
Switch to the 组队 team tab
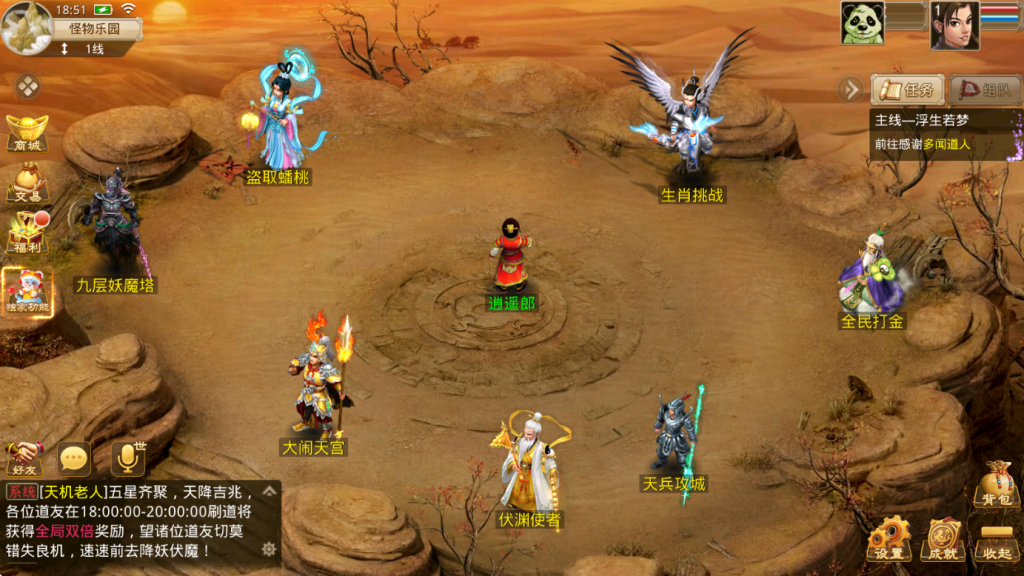point(984,90)
